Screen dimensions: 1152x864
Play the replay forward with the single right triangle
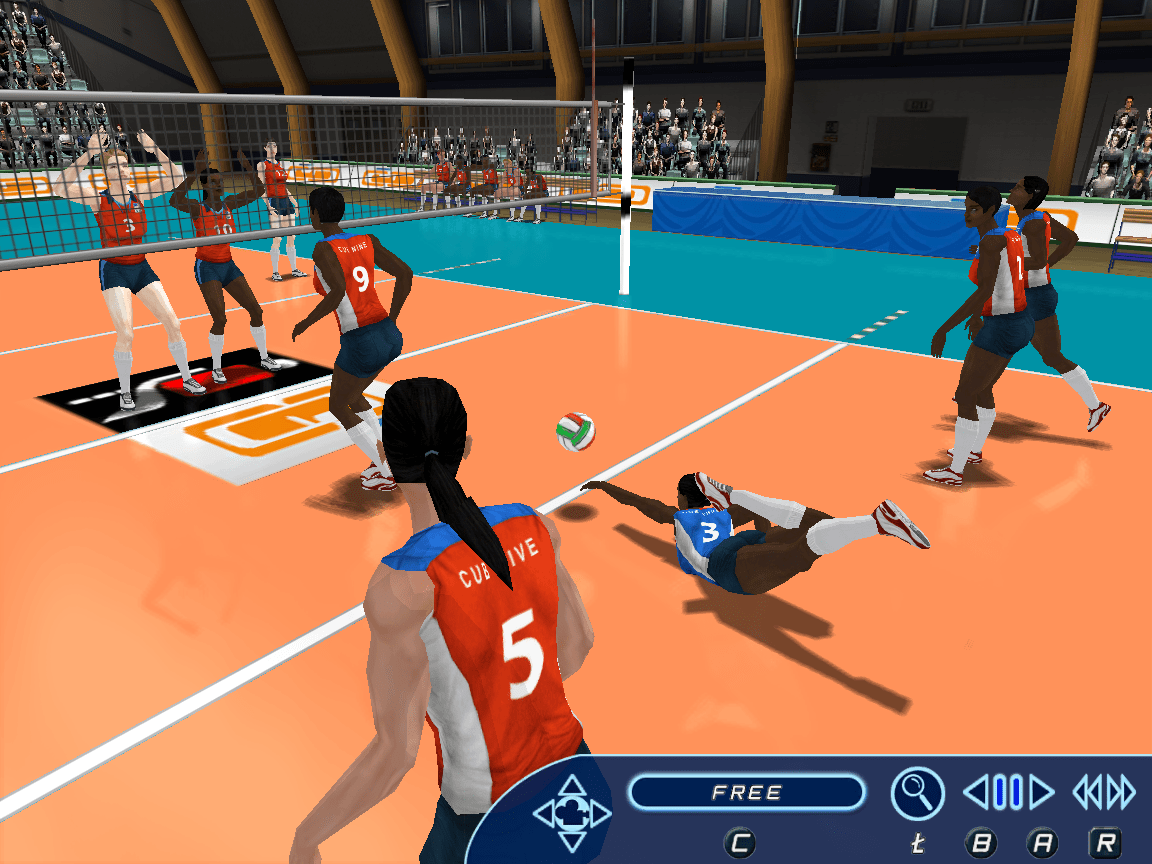[1041, 793]
